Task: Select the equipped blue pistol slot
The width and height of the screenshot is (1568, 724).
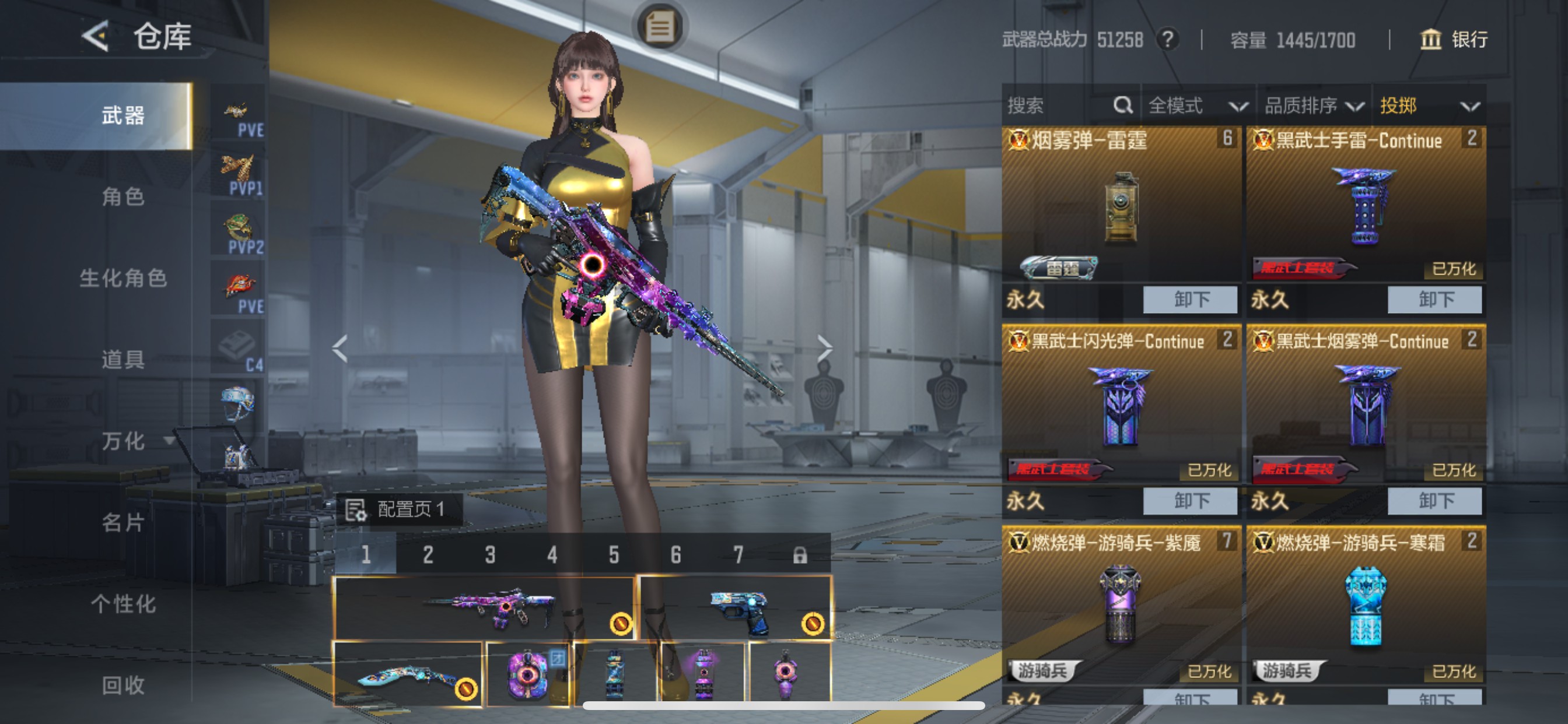Action: 734,609
